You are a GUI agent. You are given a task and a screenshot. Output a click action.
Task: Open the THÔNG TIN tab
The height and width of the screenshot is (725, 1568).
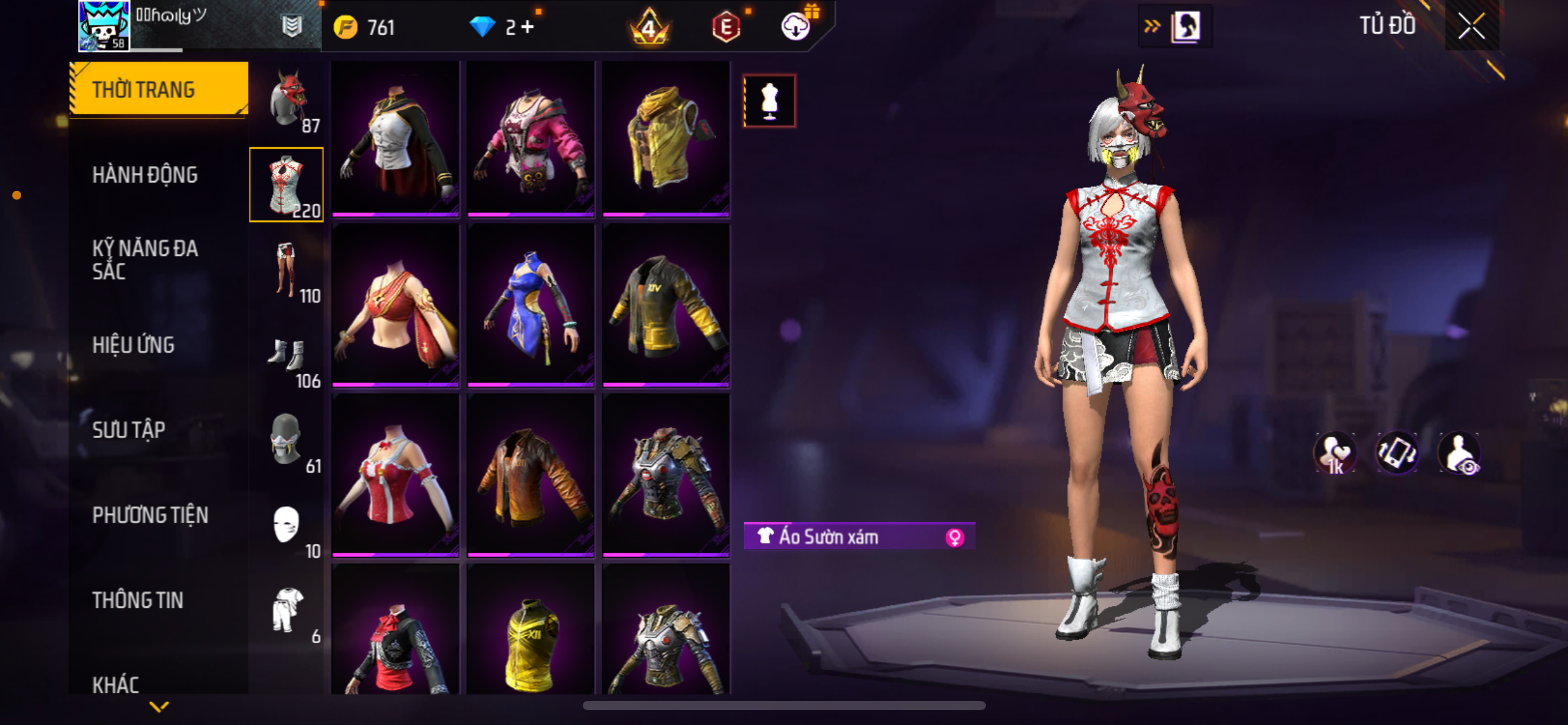click(x=137, y=600)
